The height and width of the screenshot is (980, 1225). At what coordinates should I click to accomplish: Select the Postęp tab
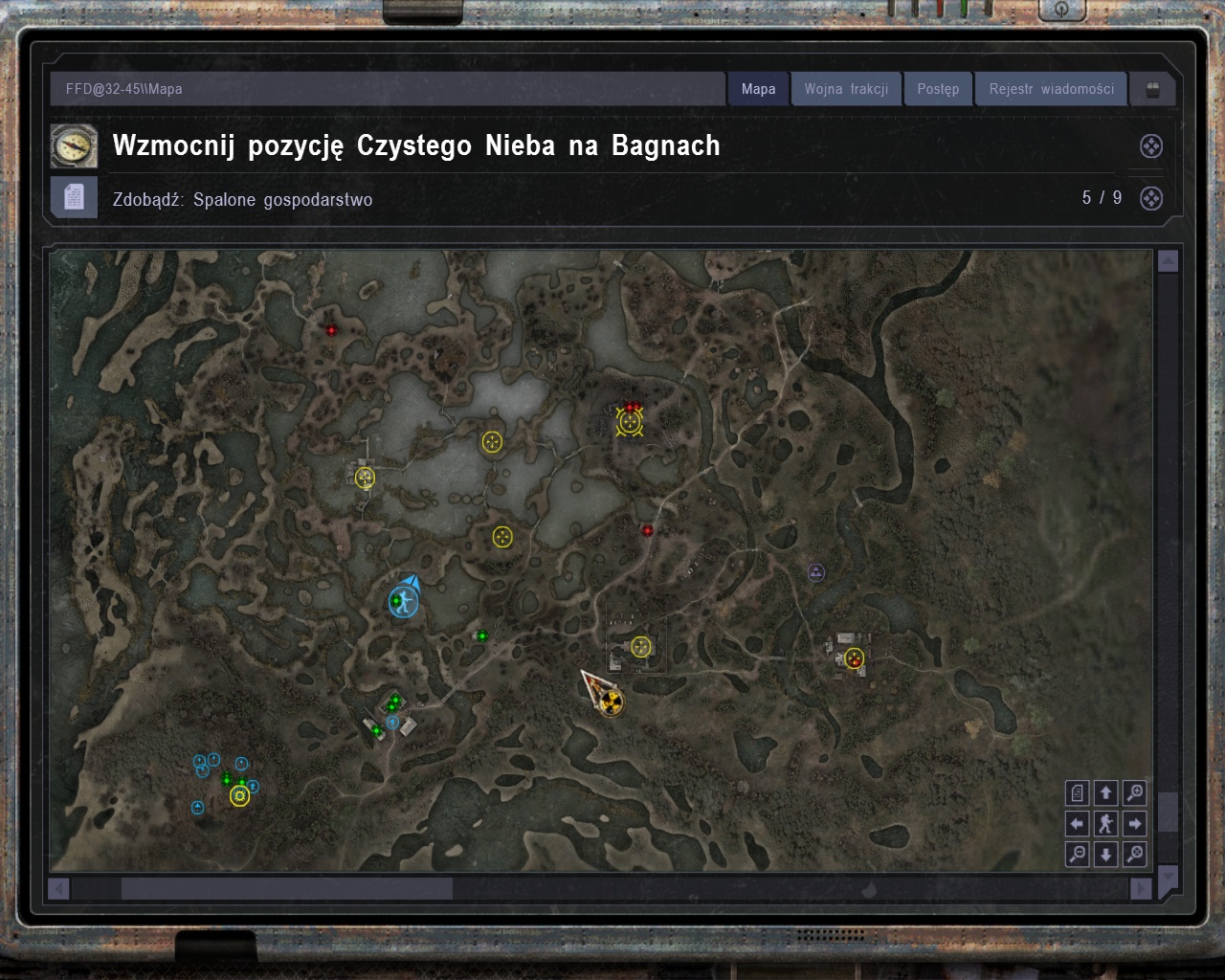938,89
